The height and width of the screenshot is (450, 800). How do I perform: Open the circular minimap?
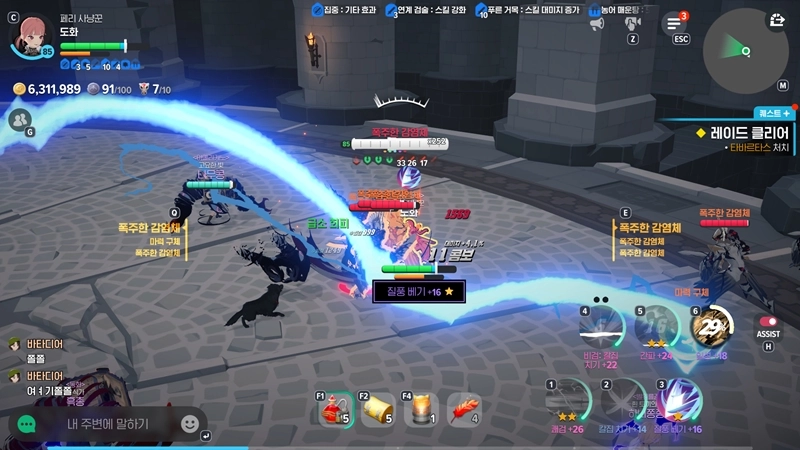pyautogui.click(x=742, y=47)
